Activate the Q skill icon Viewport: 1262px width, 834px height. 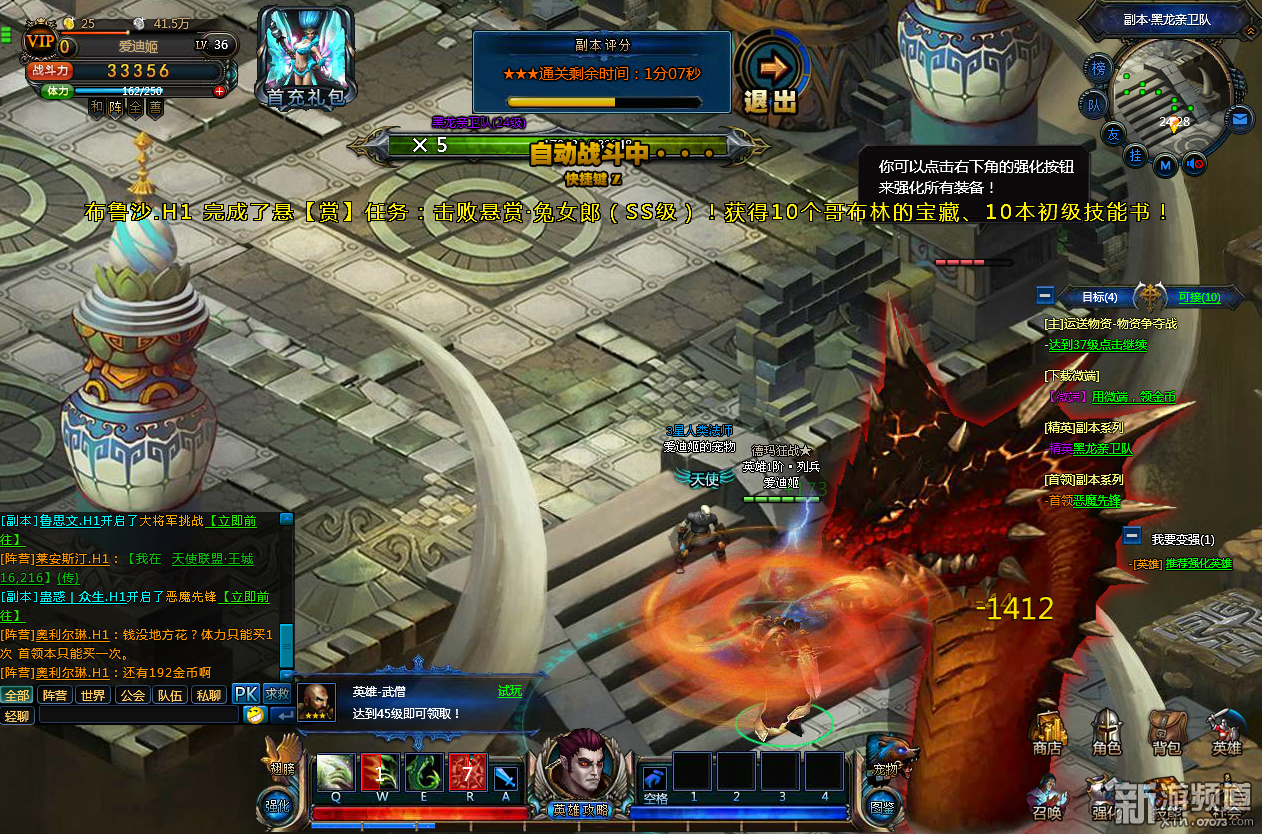(x=335, y=774)
